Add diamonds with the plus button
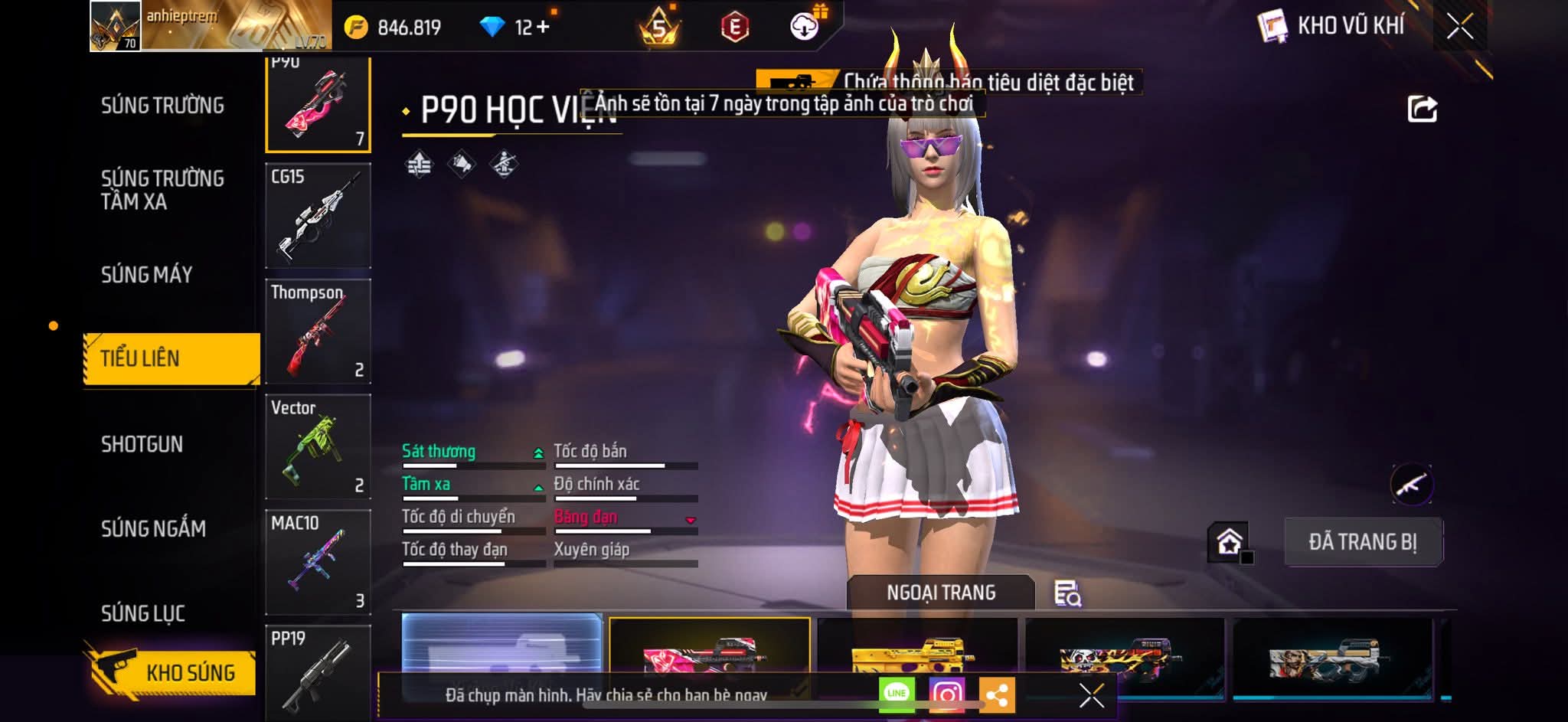This screenshot has width=1568, height=722. coord(543,28)
